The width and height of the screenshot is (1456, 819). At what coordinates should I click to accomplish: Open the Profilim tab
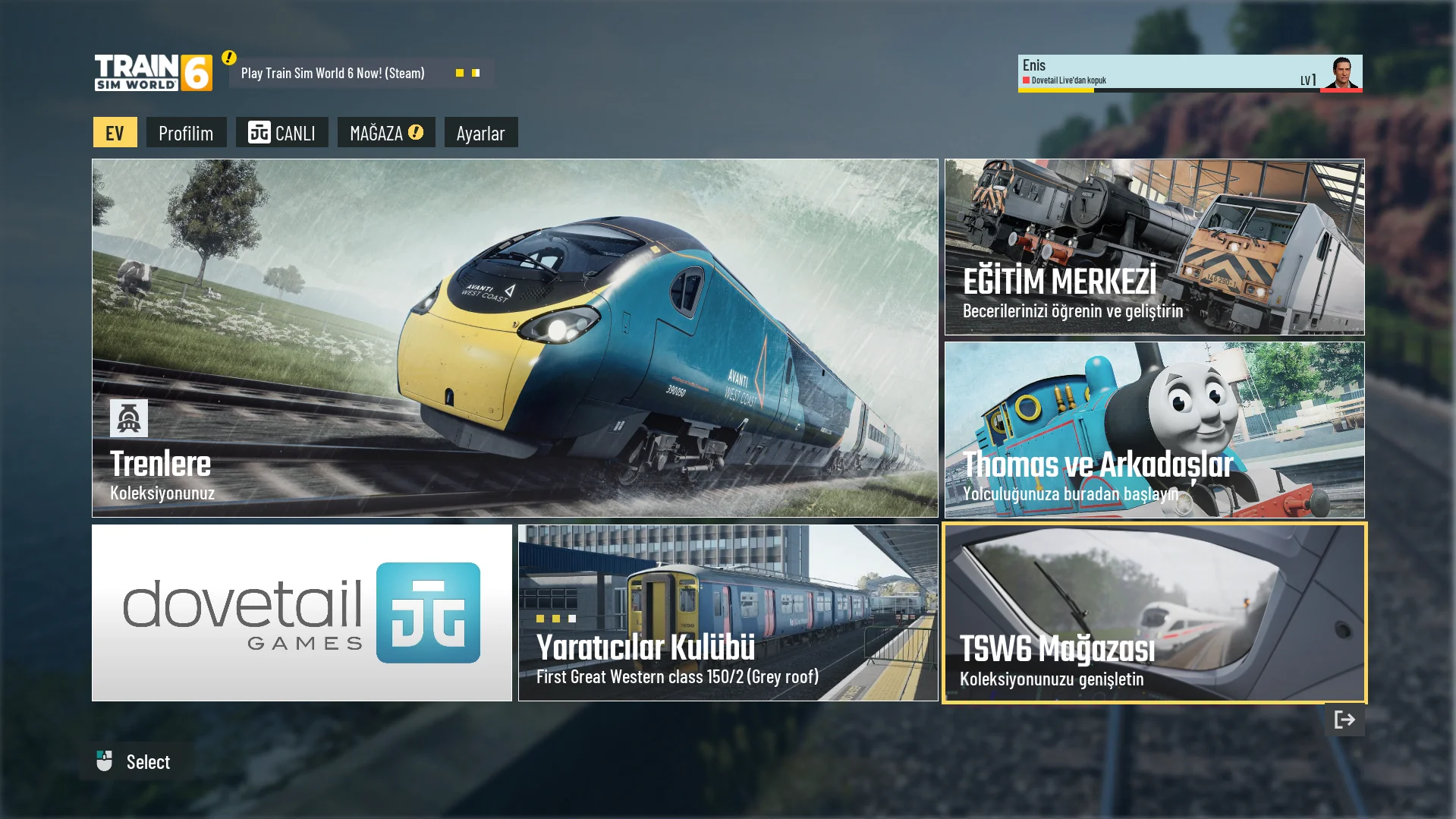click(x=186, y=133)
